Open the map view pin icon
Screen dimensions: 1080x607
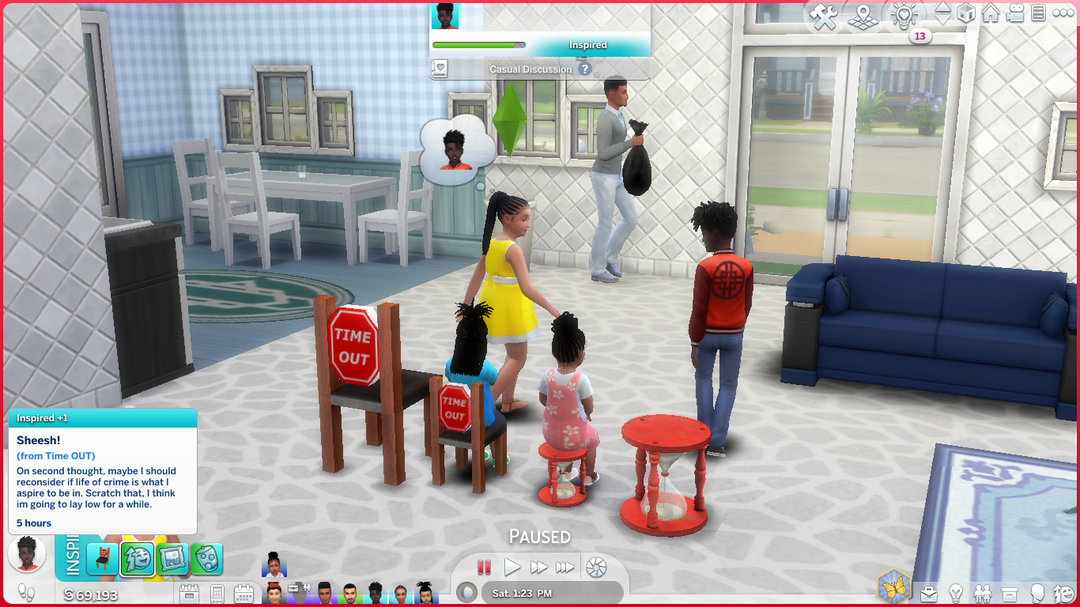click(x=862, y=15)
